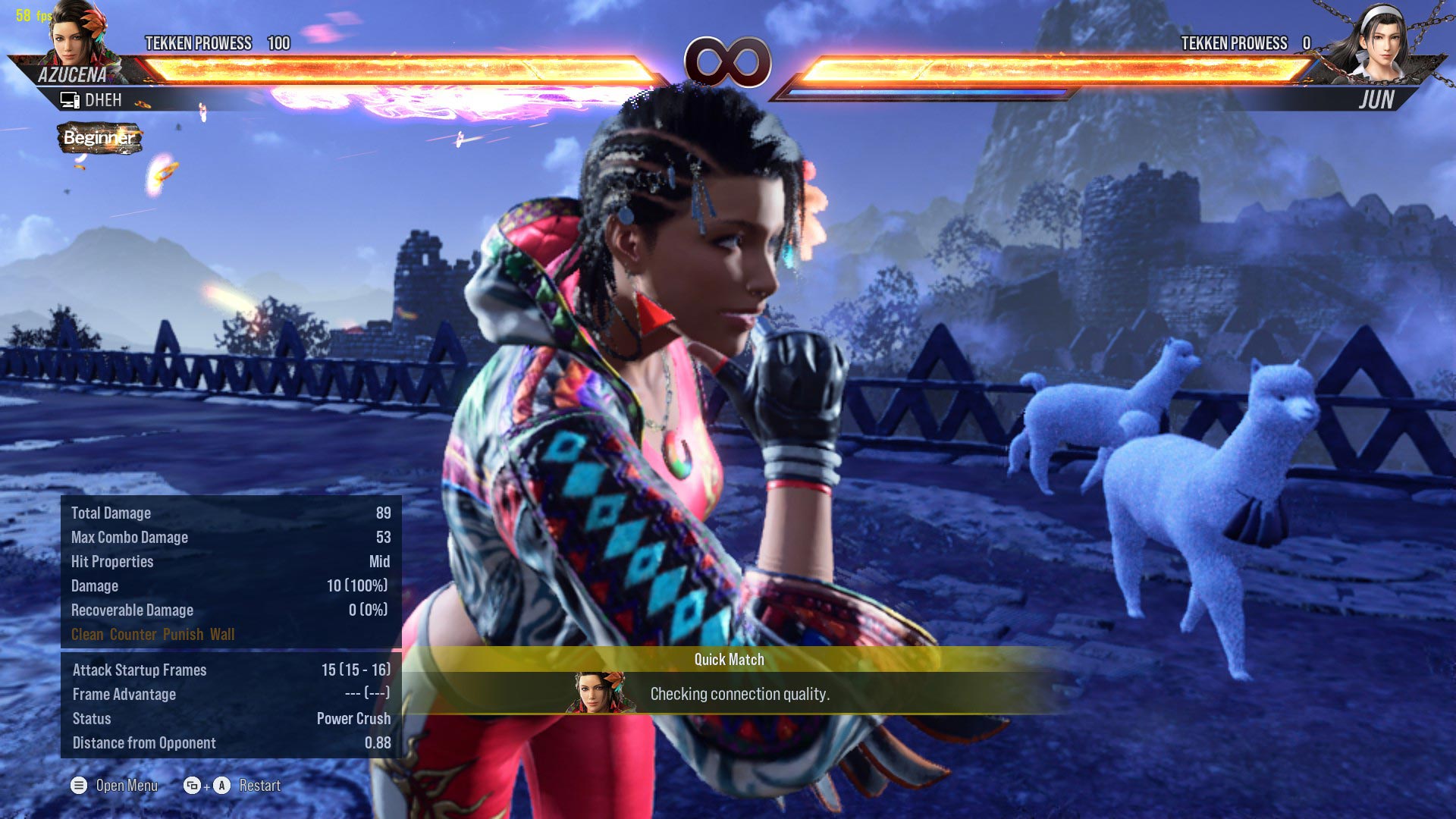Viewport: 1456px width, 819px height.
Task: Select the Quick Match banner
Action: (728, 660)
